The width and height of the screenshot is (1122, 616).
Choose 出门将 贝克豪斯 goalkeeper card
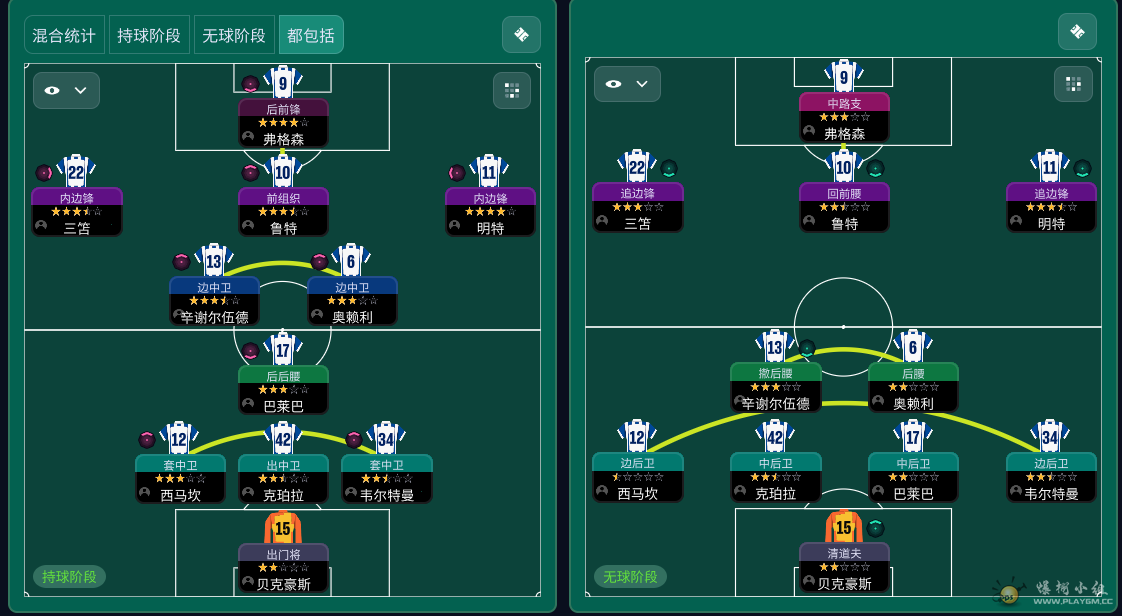coord(283,568)
